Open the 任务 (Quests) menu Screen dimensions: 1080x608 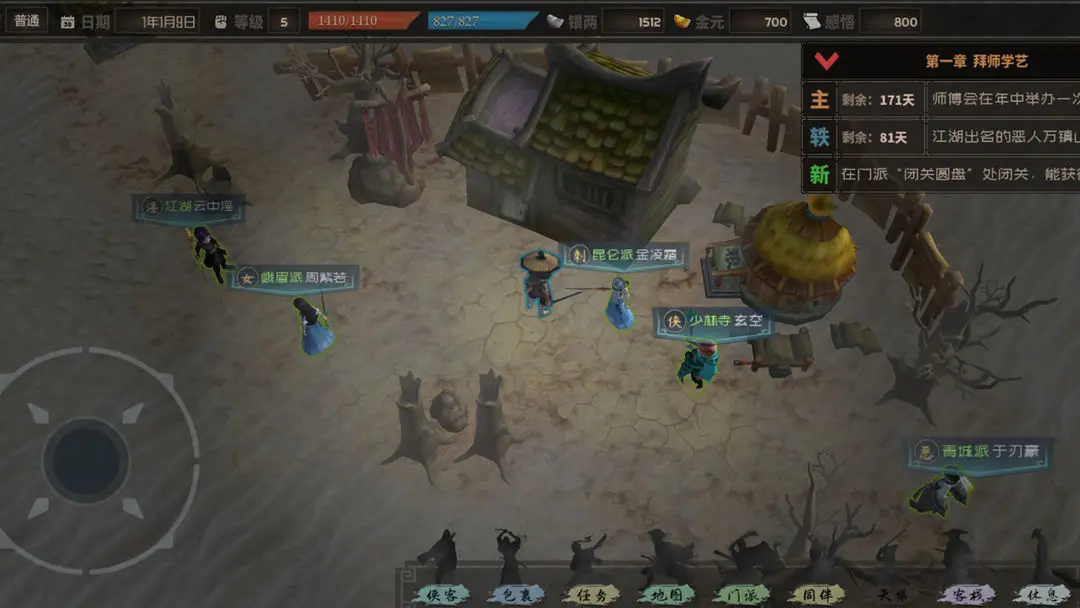tap(591, 594)
